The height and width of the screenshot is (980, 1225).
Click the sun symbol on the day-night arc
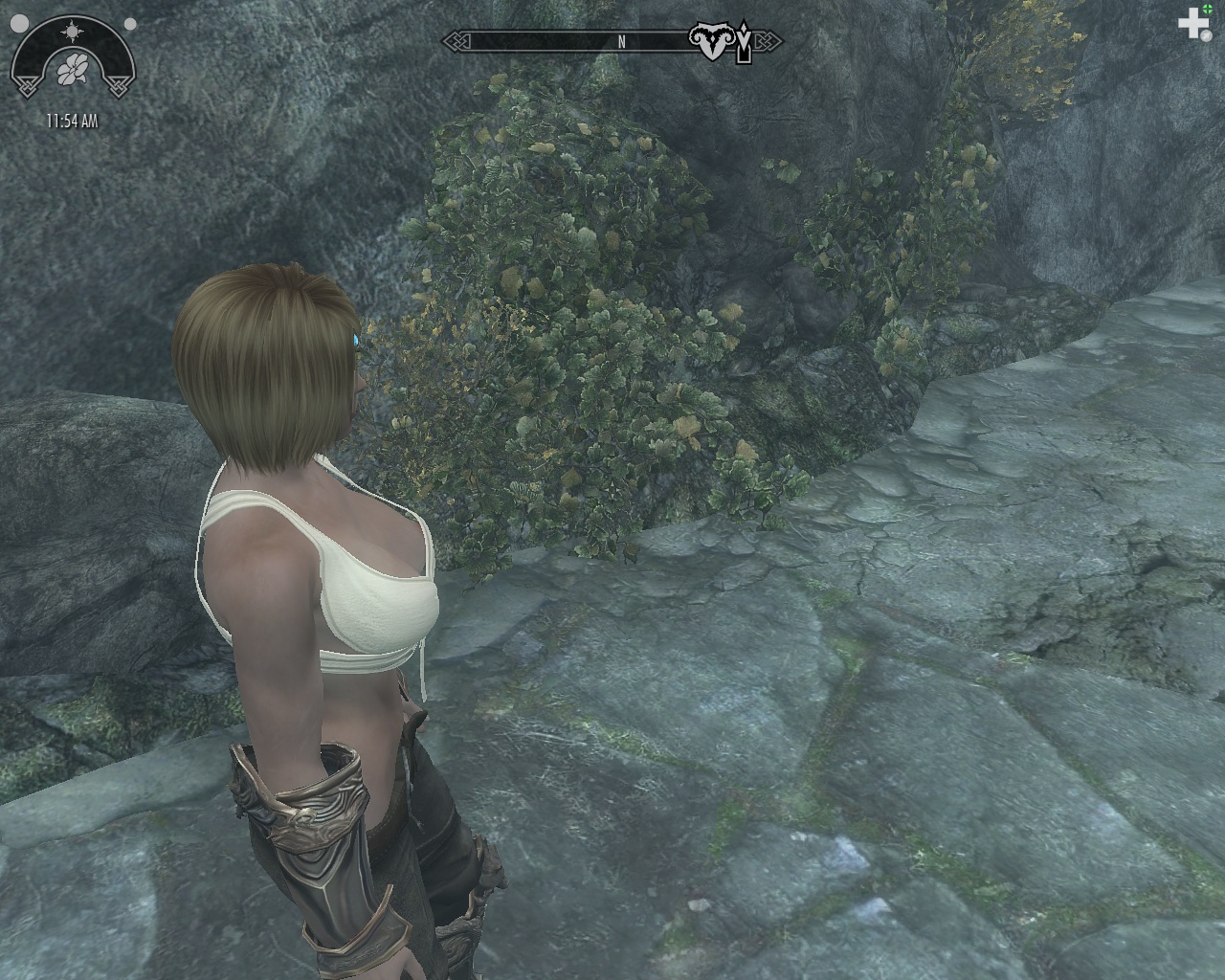coord(72,30)
